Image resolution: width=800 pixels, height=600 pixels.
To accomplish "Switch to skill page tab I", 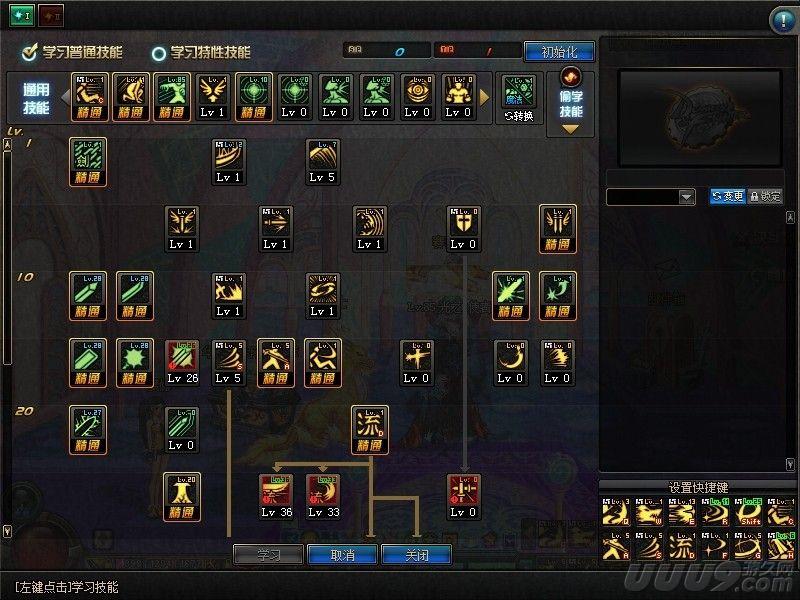I will [22, 17].
